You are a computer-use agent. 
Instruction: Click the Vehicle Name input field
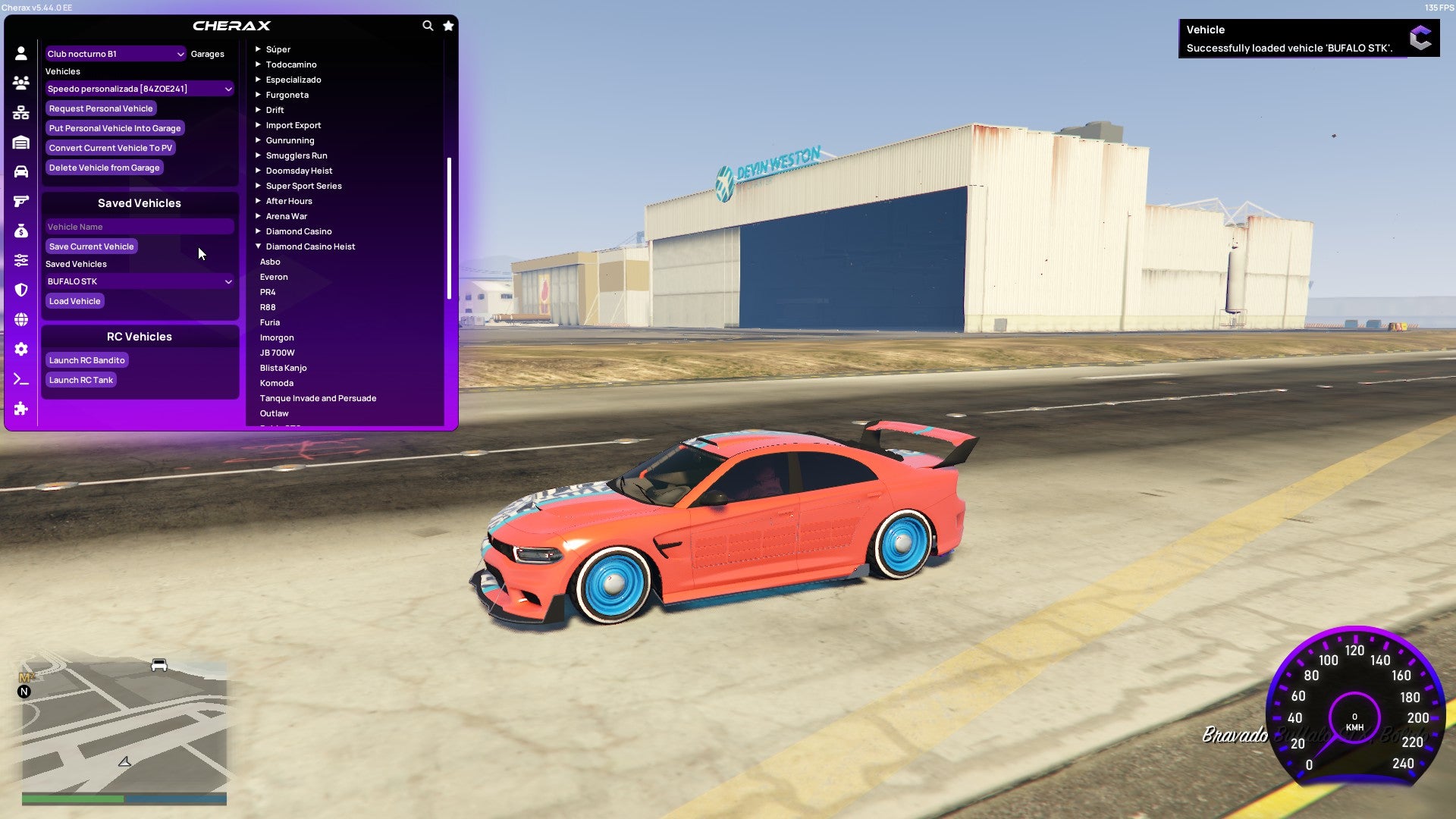point(140,226)
